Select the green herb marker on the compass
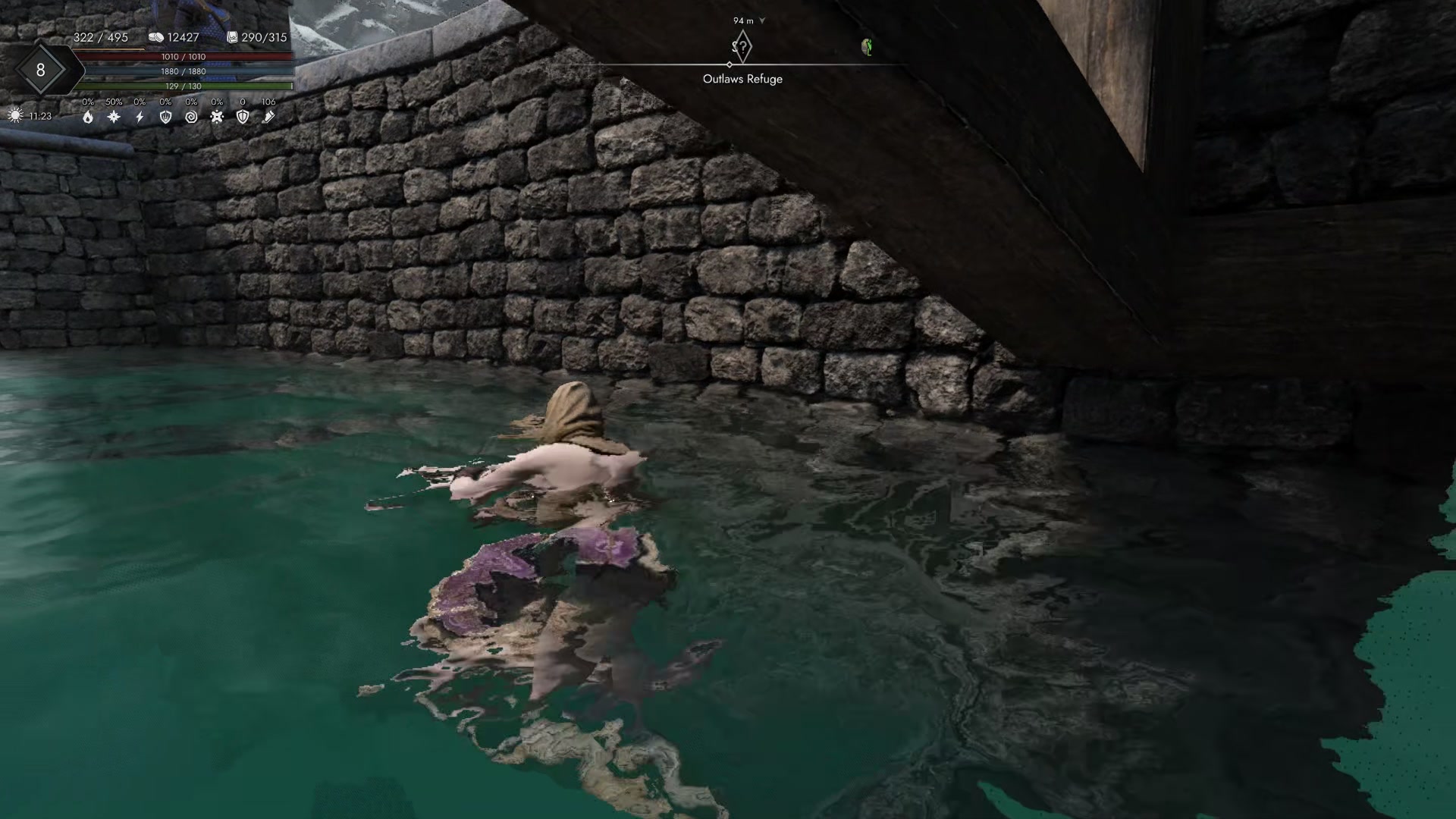This screenshot has height=819, width=1456. [x=869, y=47]
